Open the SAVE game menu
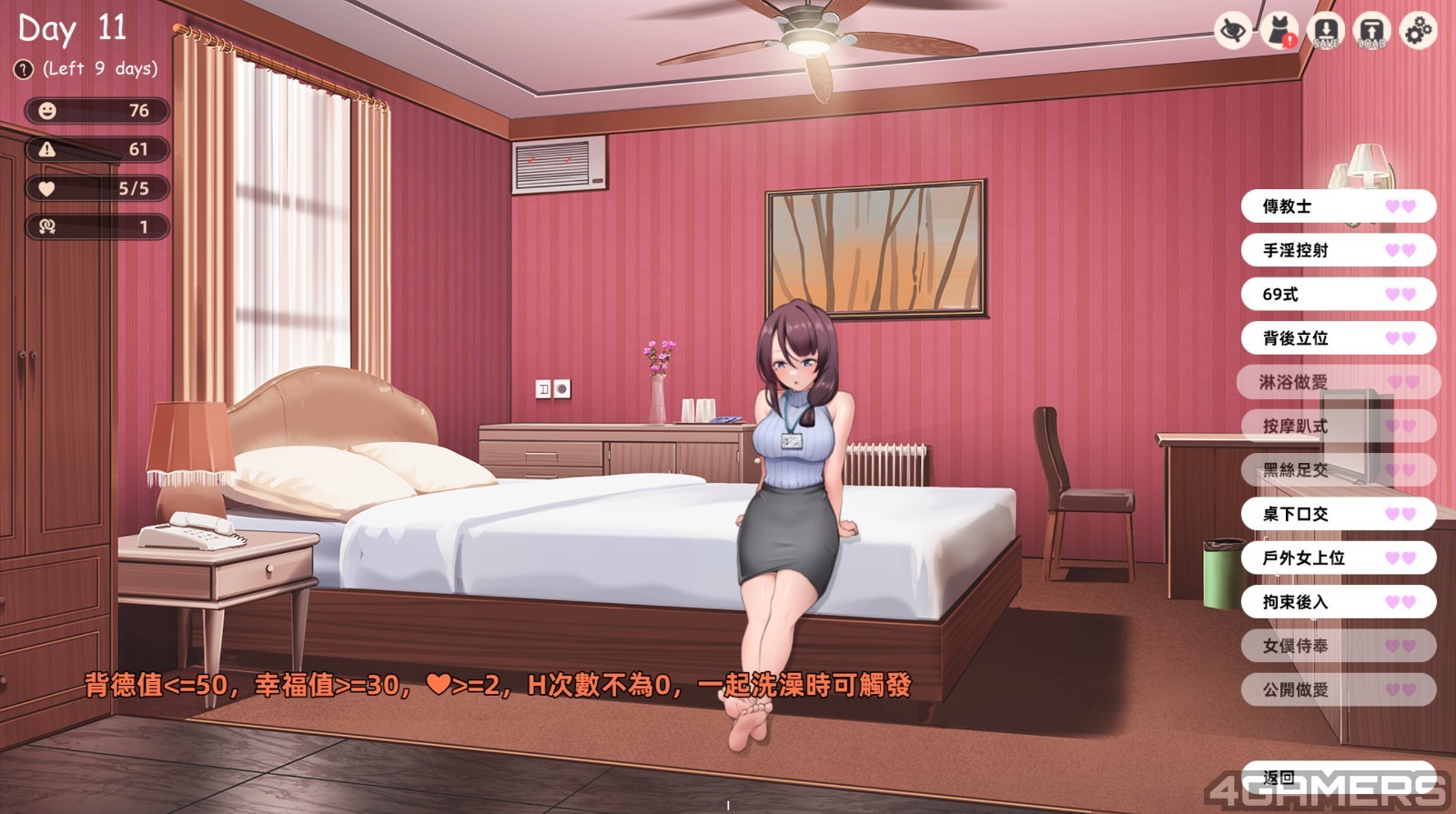 point(1326,32)
